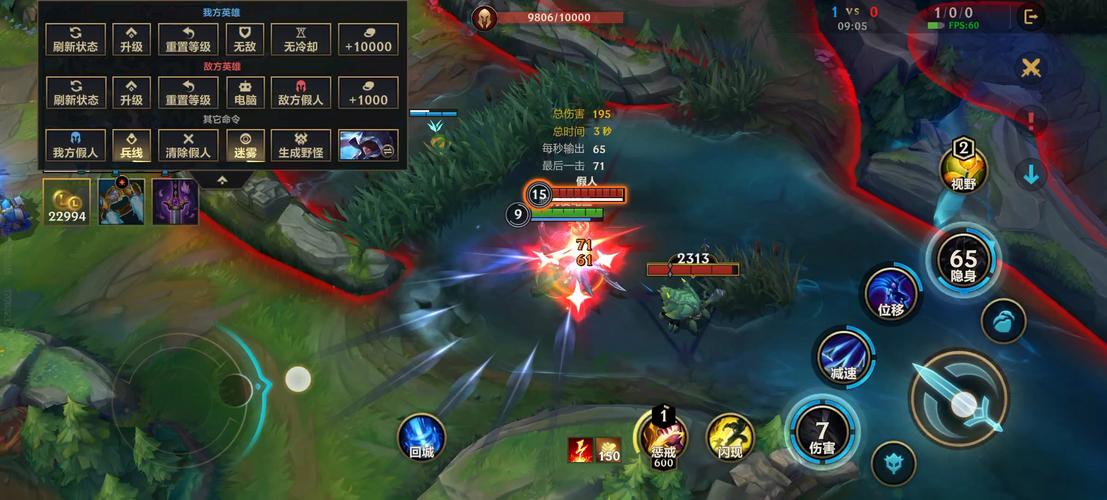Cast the 闪现 Flash summoner spell
Image resolution: width=1107 pixels, height=500 pixels.
click(731, 438)
